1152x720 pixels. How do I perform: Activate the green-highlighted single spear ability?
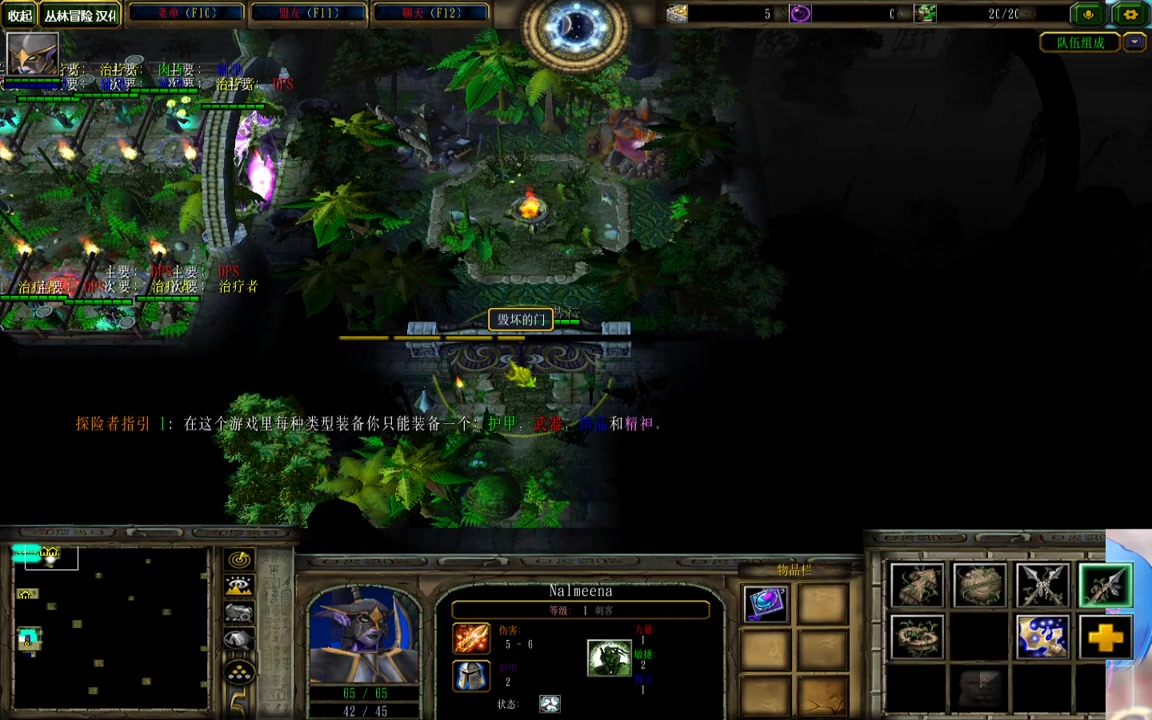point(1104,586)
